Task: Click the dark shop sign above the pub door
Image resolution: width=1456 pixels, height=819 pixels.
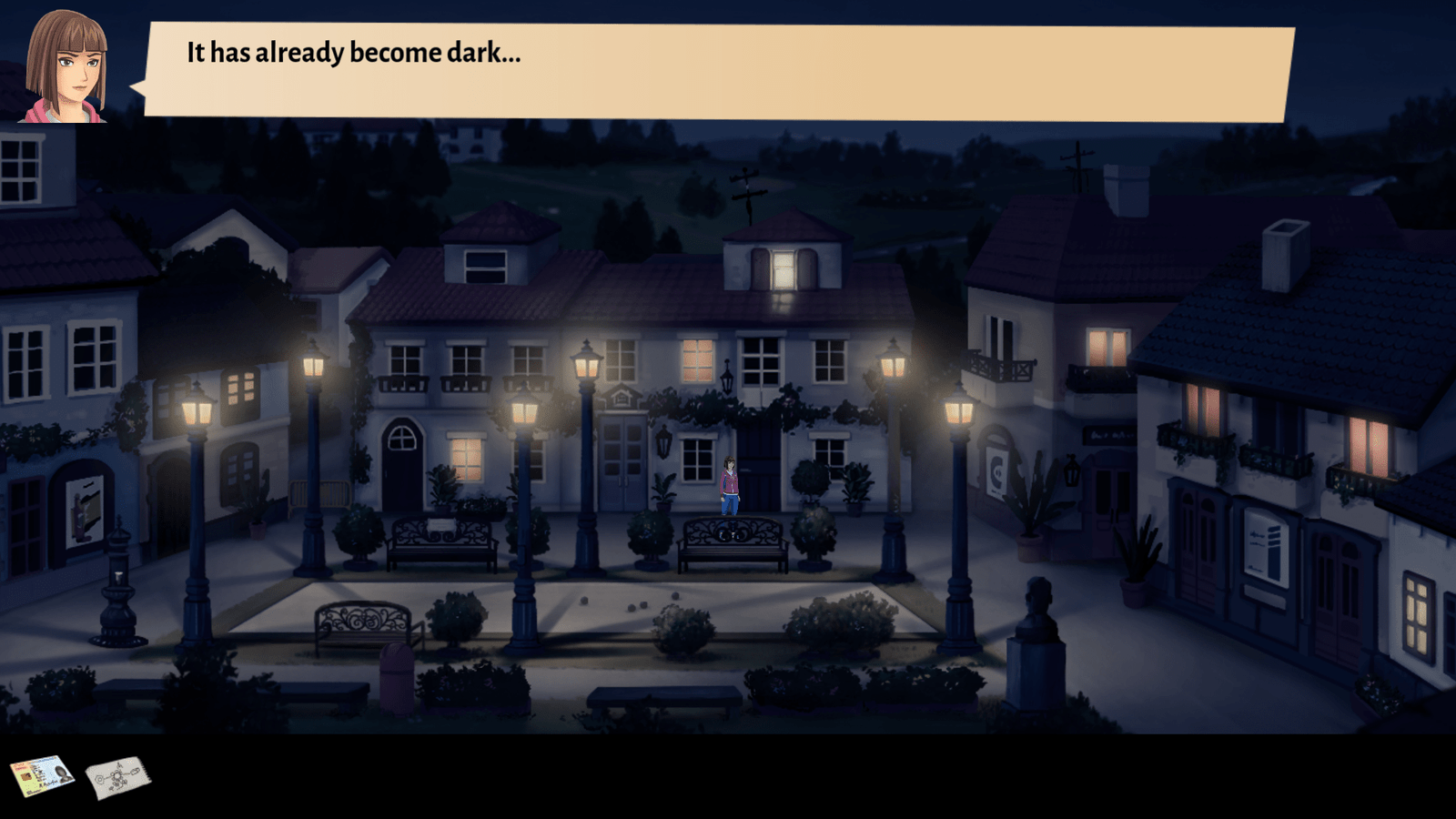Action: tap(1109, 436)
